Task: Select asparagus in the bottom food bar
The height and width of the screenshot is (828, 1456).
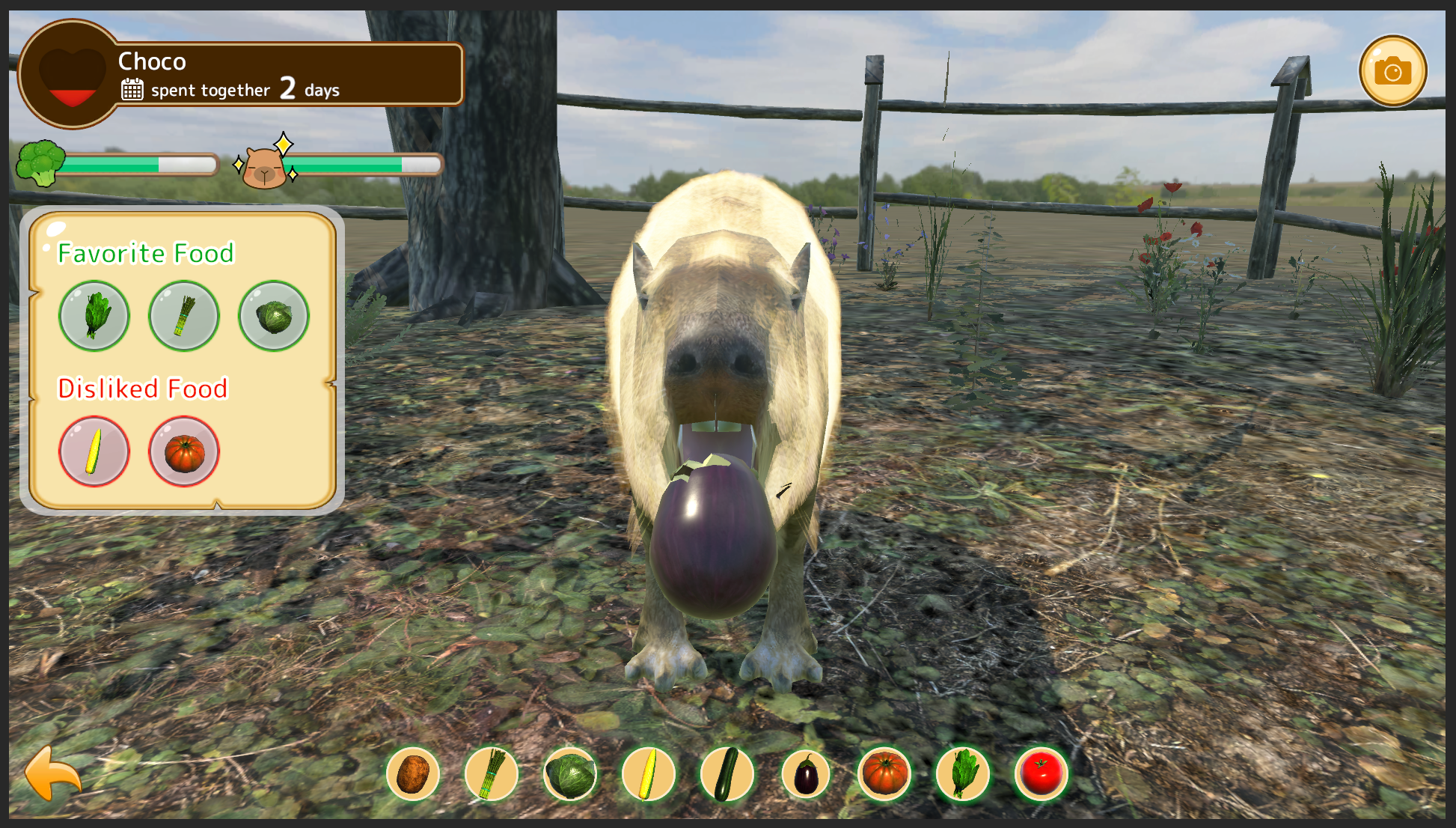Action: pos(492,774)
